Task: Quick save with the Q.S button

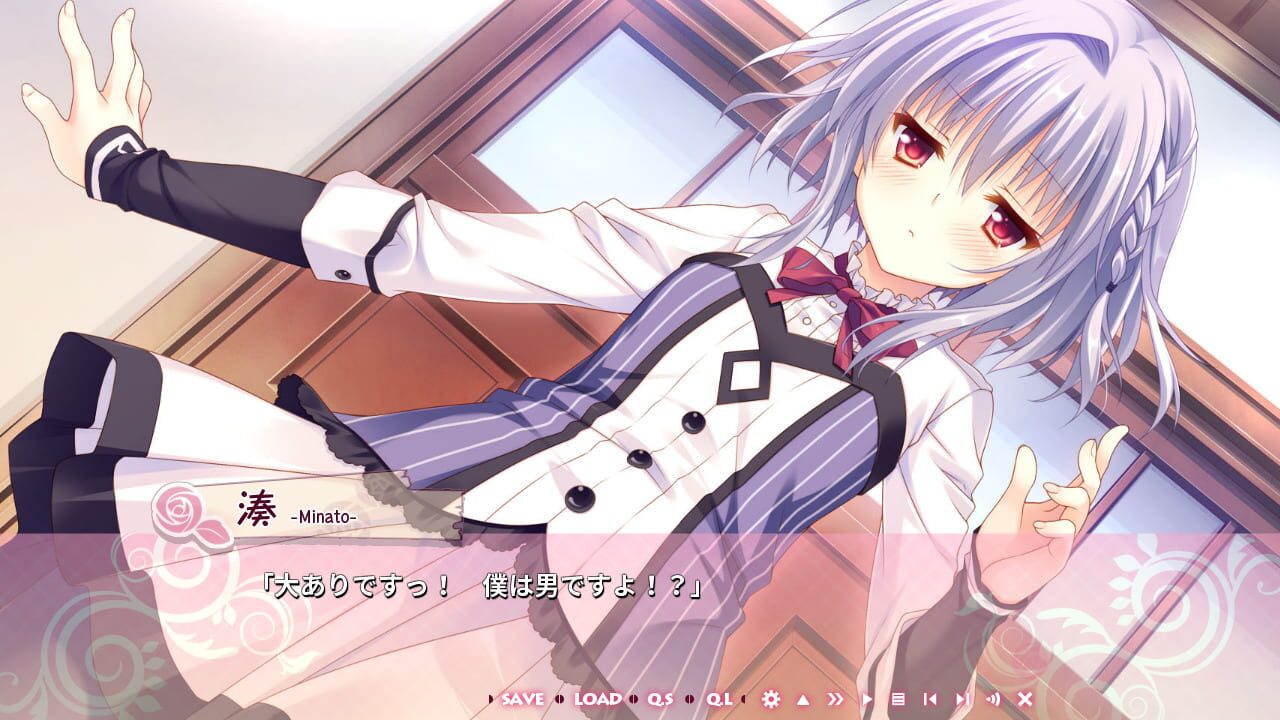Action: pos(661,700)
